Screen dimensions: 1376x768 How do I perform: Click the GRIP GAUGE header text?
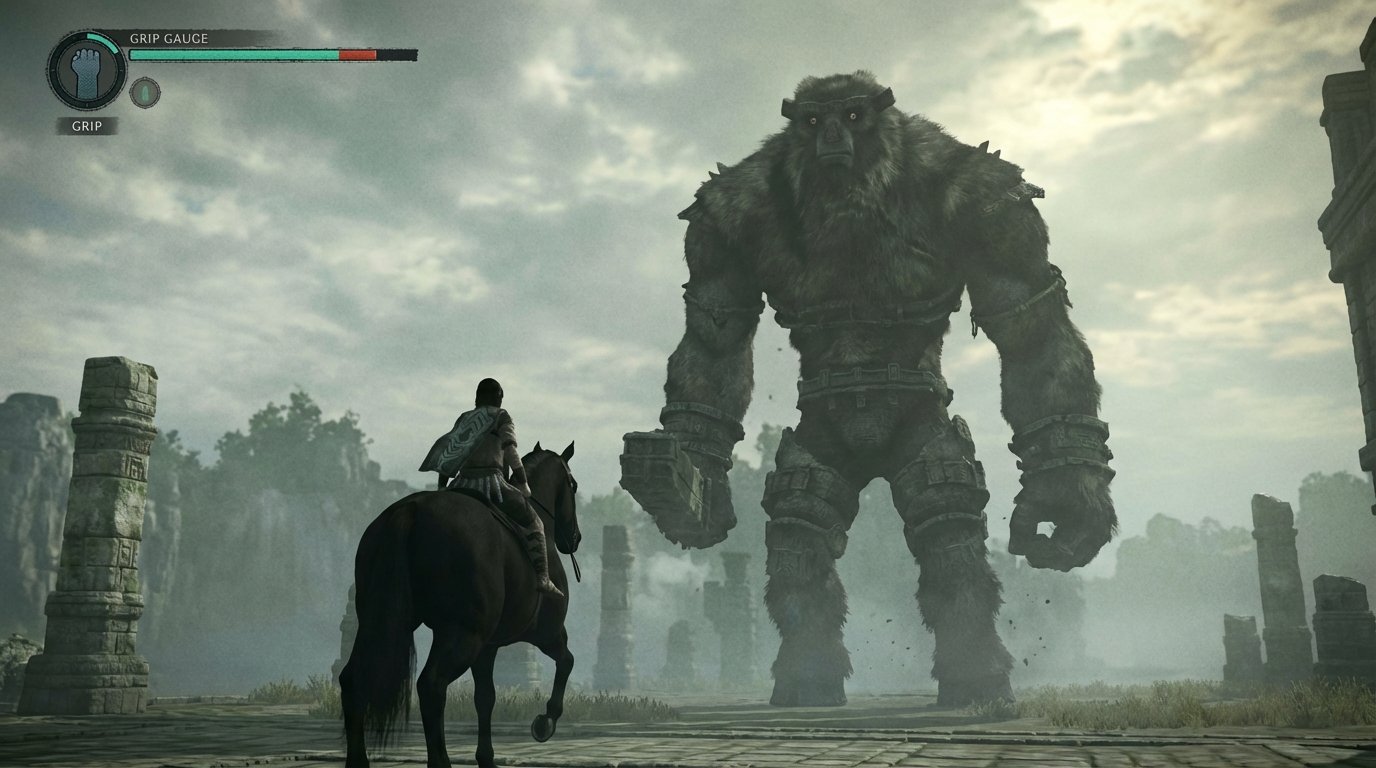[170, 40]
